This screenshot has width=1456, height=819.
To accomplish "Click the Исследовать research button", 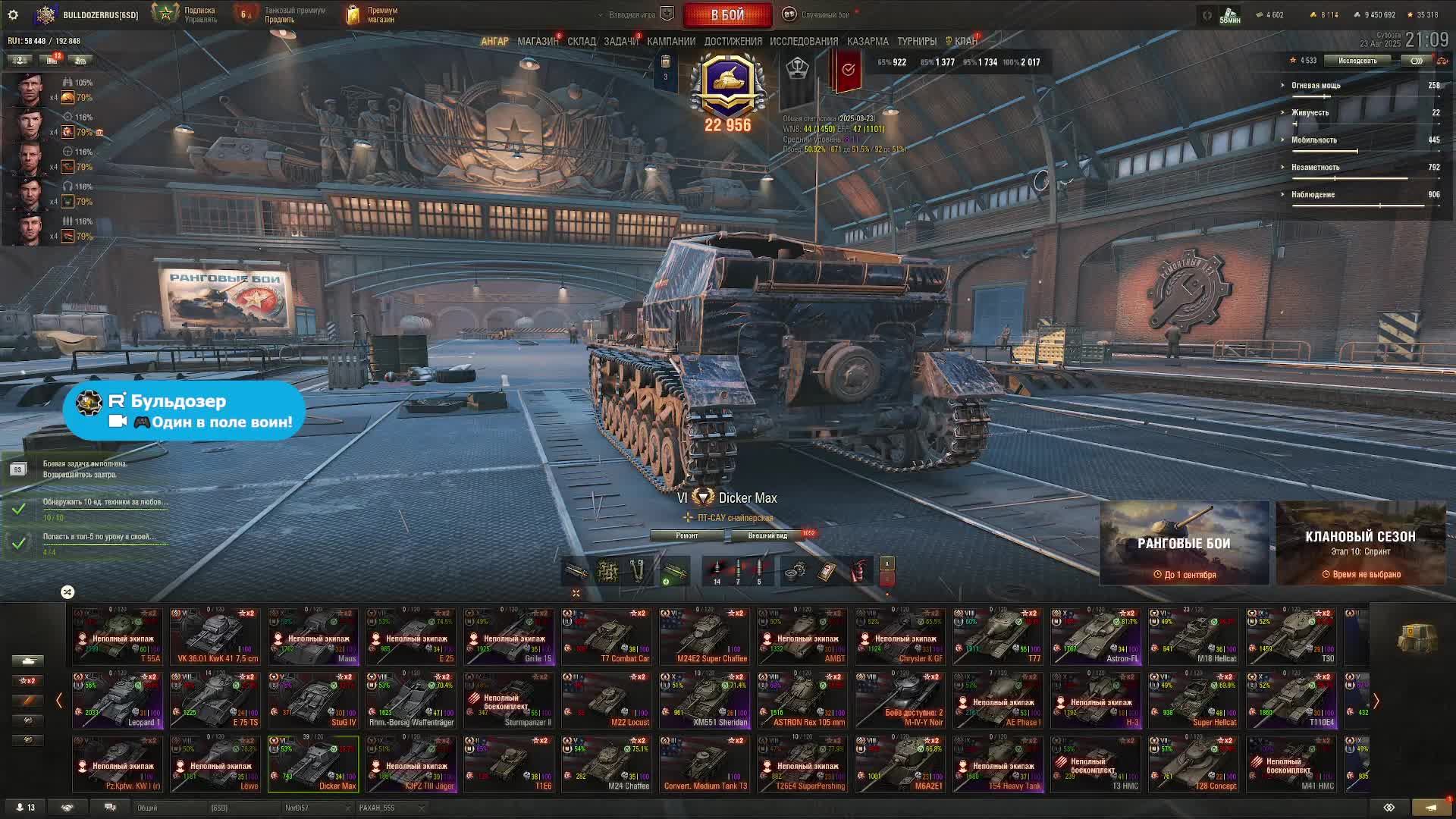I will [1357, 61].
